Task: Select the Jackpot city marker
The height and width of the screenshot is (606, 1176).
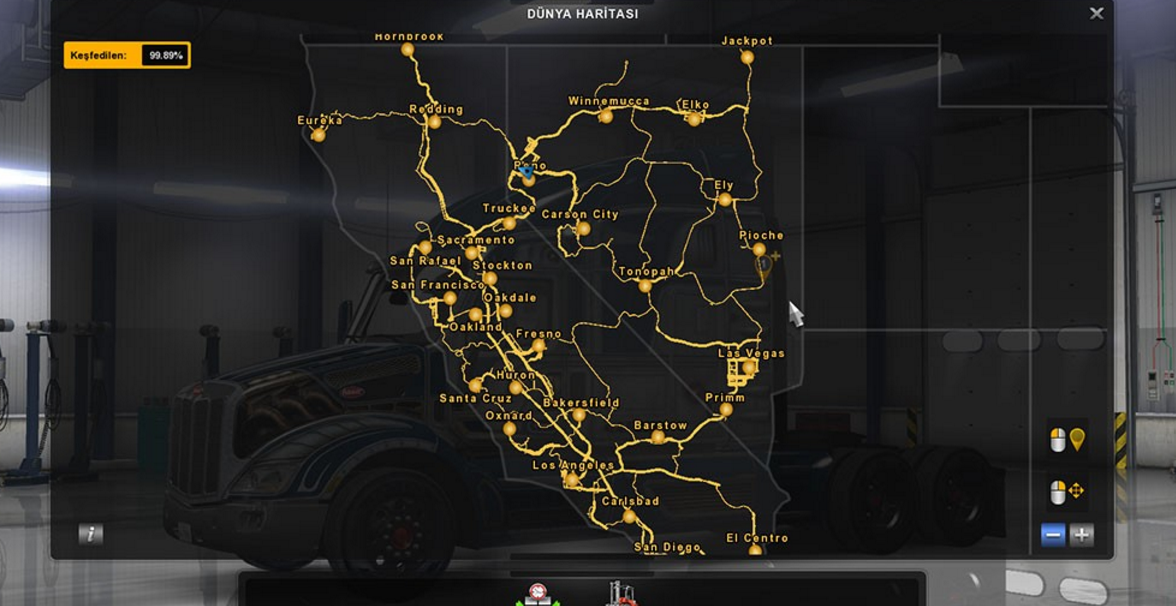Action: (x=747, y=58)
